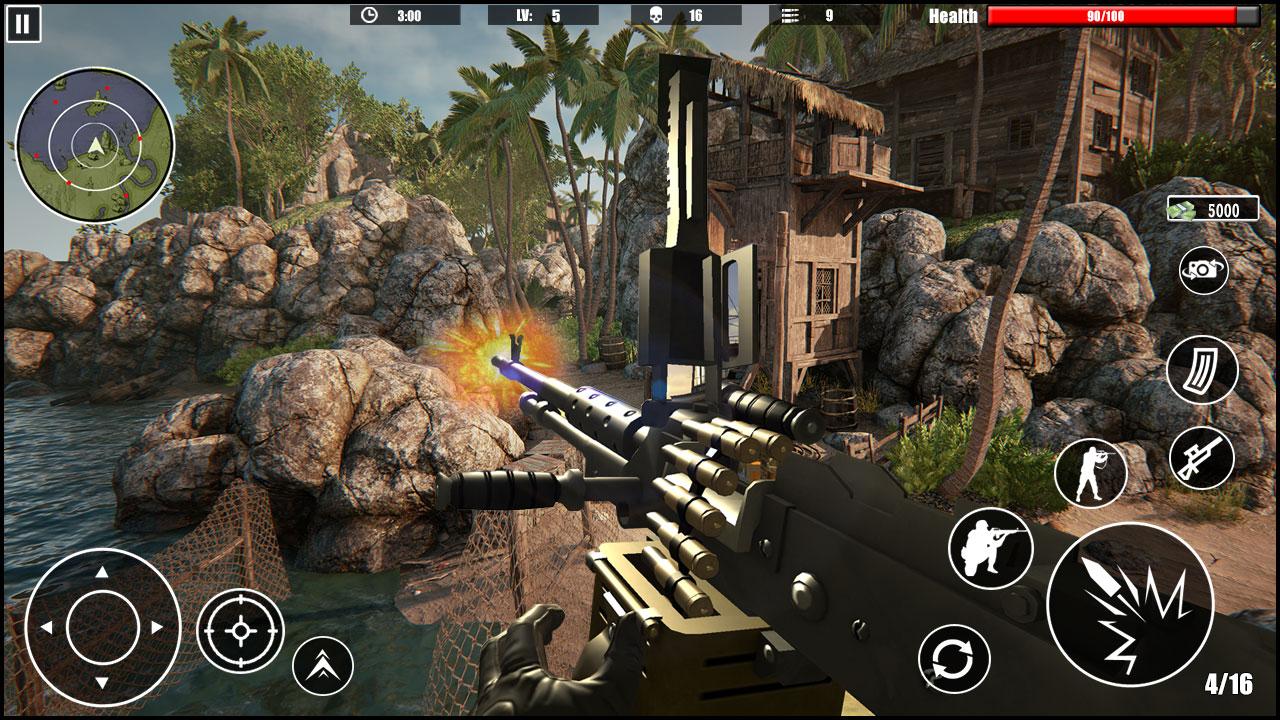Screen dimensions: 1280x720
Task: Open the camera view icon
Action: pyautogui.click(x=1203, y=270)
